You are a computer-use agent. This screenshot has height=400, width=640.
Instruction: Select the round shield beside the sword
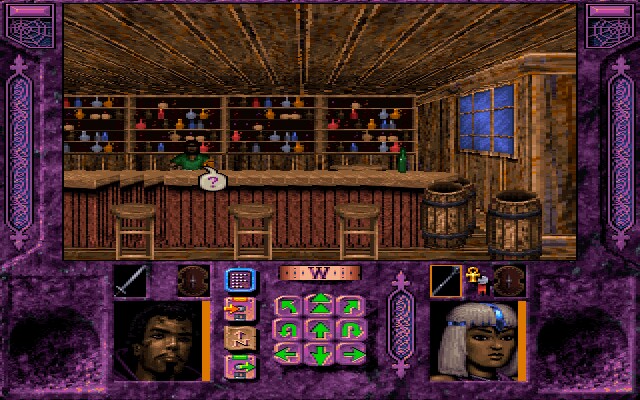pyautogui.click(x=193, y=281)
